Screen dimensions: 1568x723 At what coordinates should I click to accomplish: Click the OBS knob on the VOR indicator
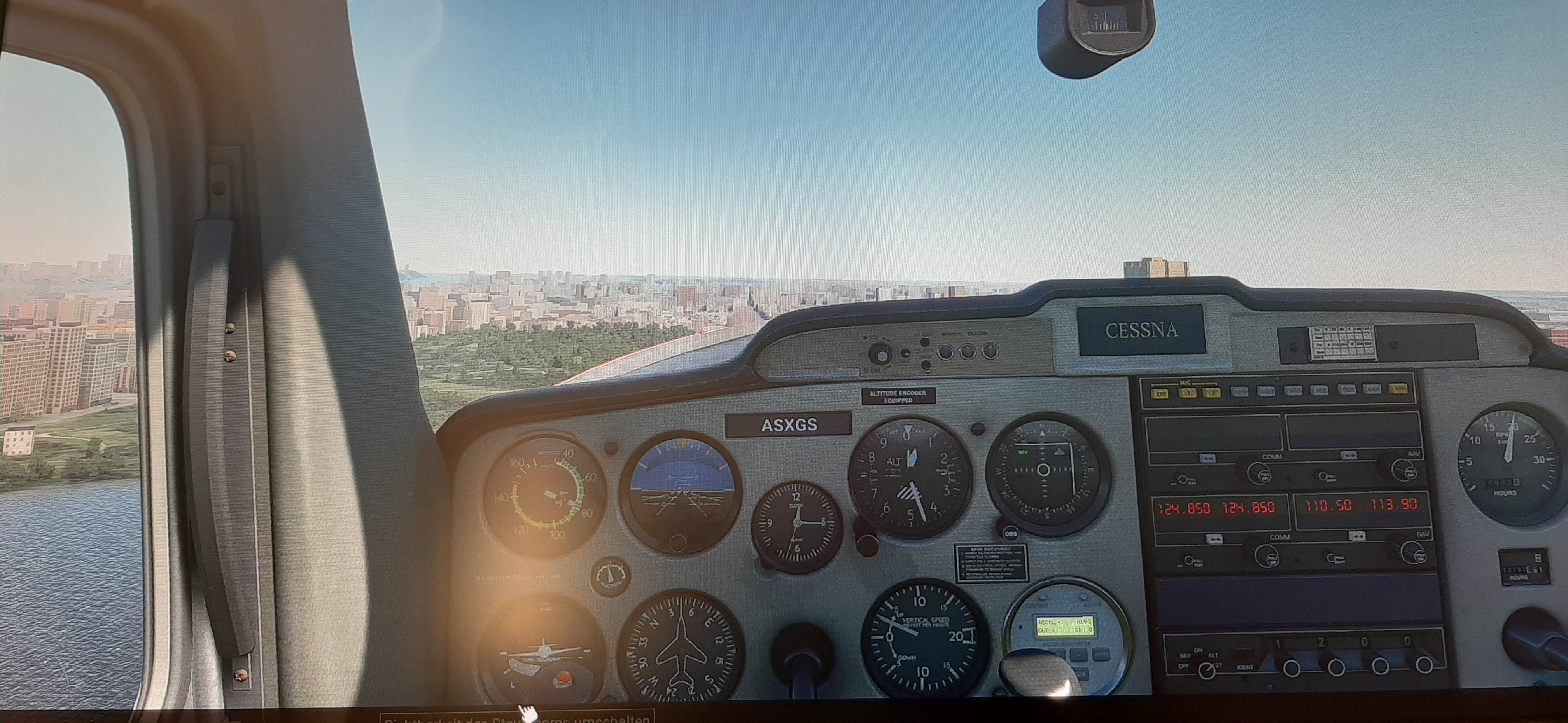[1010, 533]
